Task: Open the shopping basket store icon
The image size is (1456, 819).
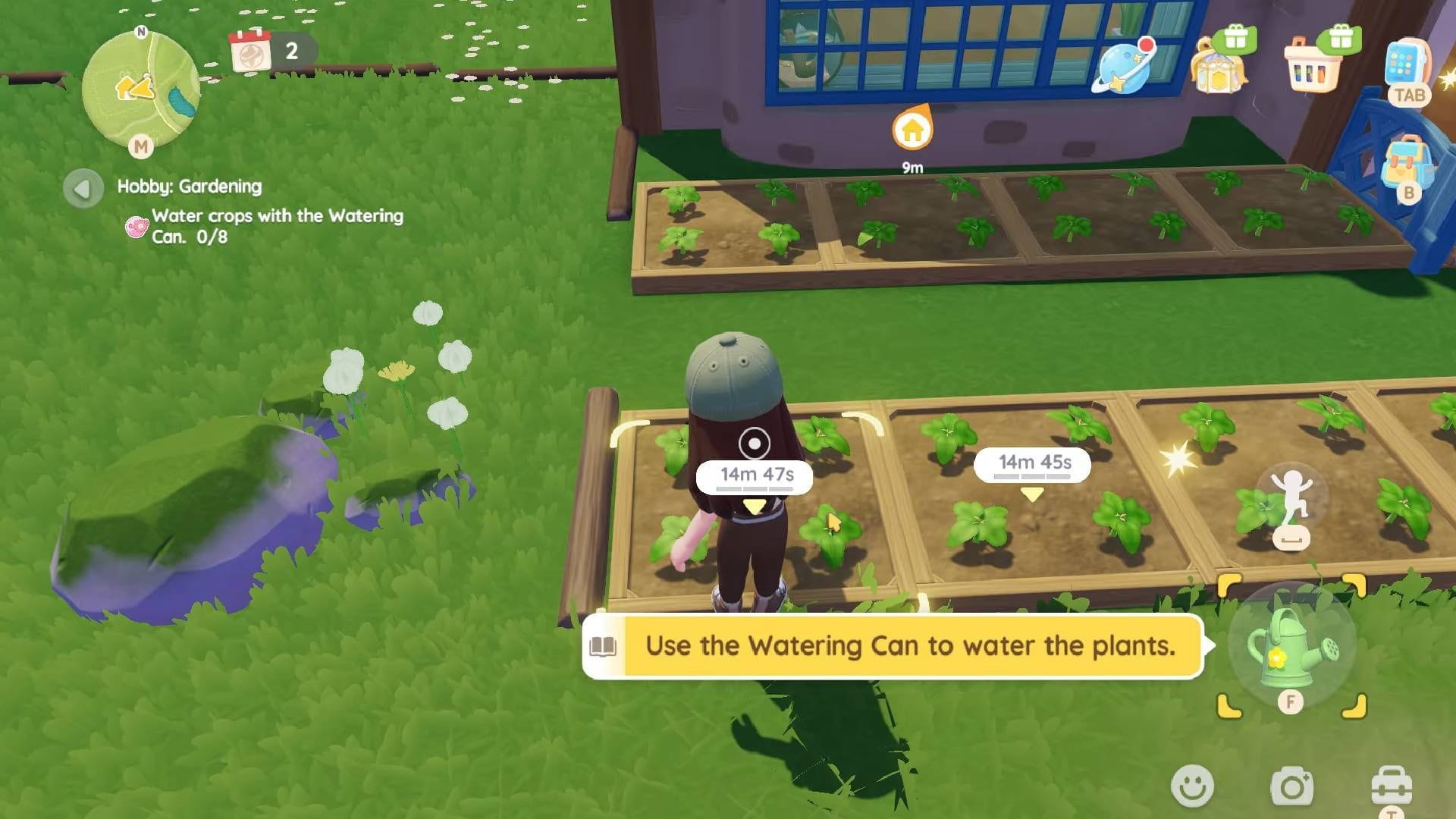Action: click(x=1313, y=66)
